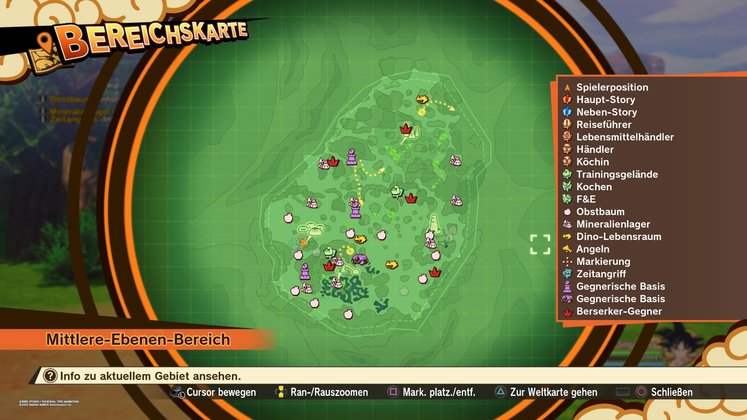Viewport: 747px width, 420px height.
Task: Select the Angeln legend entry
Action: pyautogui.click(x=593, y=249)
